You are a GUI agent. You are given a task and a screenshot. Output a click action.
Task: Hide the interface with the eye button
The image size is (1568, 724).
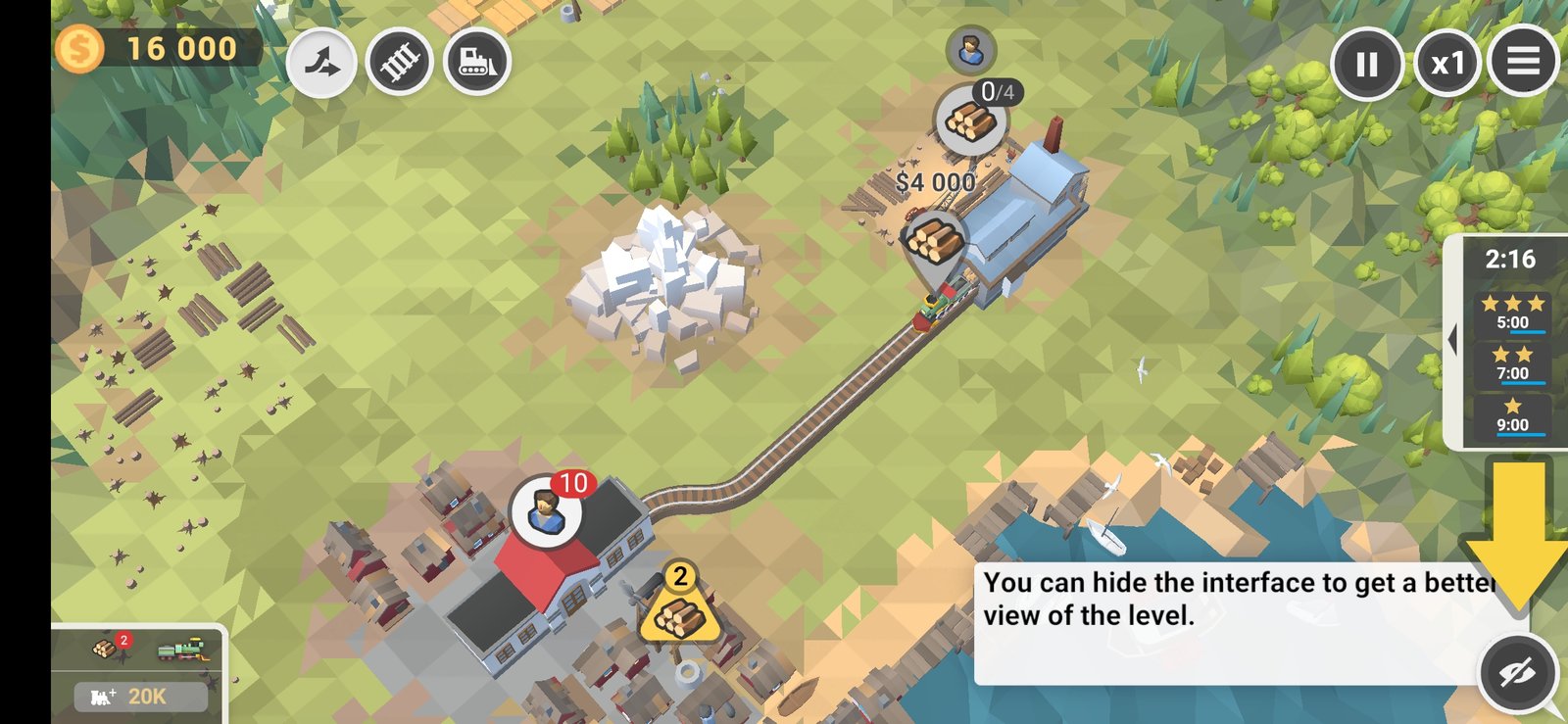click(1517, 672)
